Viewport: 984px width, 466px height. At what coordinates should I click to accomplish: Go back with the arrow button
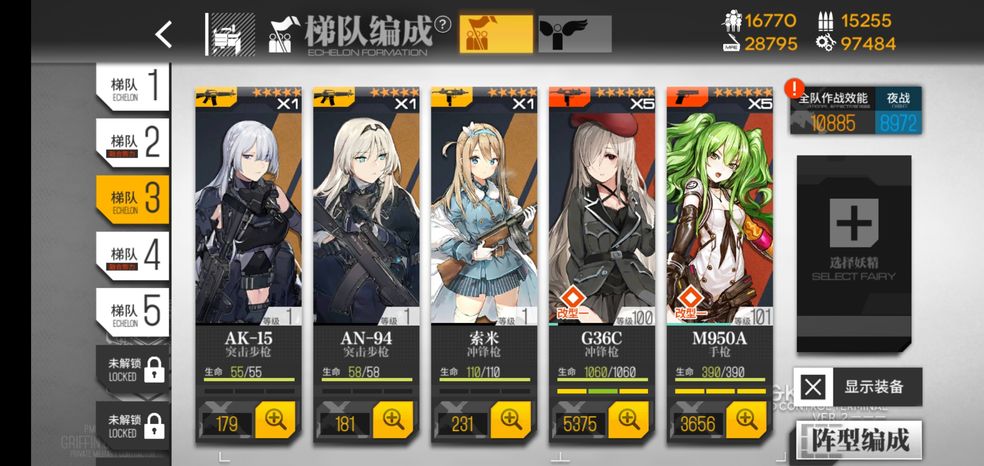pyautogui.click(x=164, y=34)
